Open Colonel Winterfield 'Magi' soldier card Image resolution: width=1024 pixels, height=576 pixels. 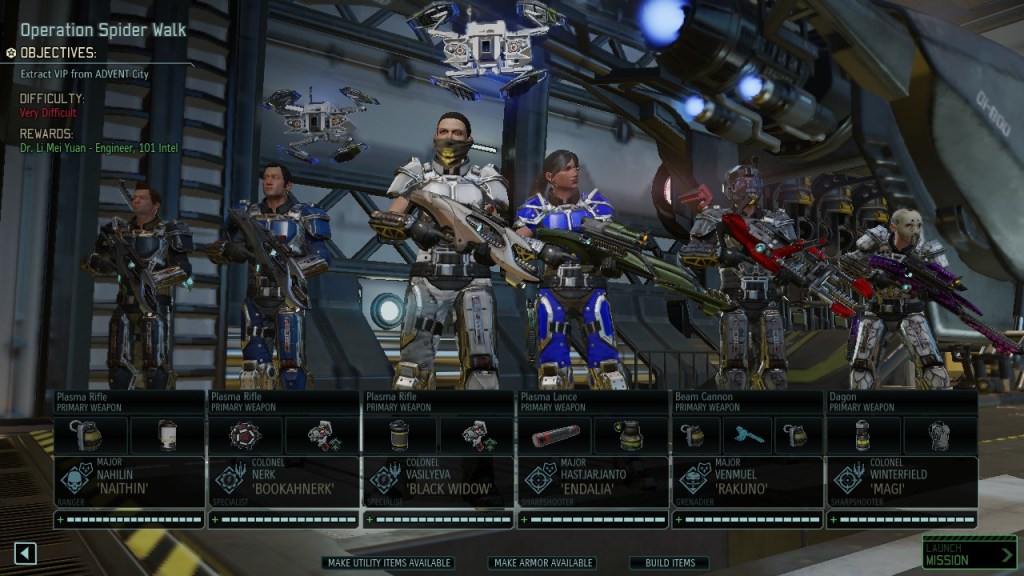tap(901, 481)
